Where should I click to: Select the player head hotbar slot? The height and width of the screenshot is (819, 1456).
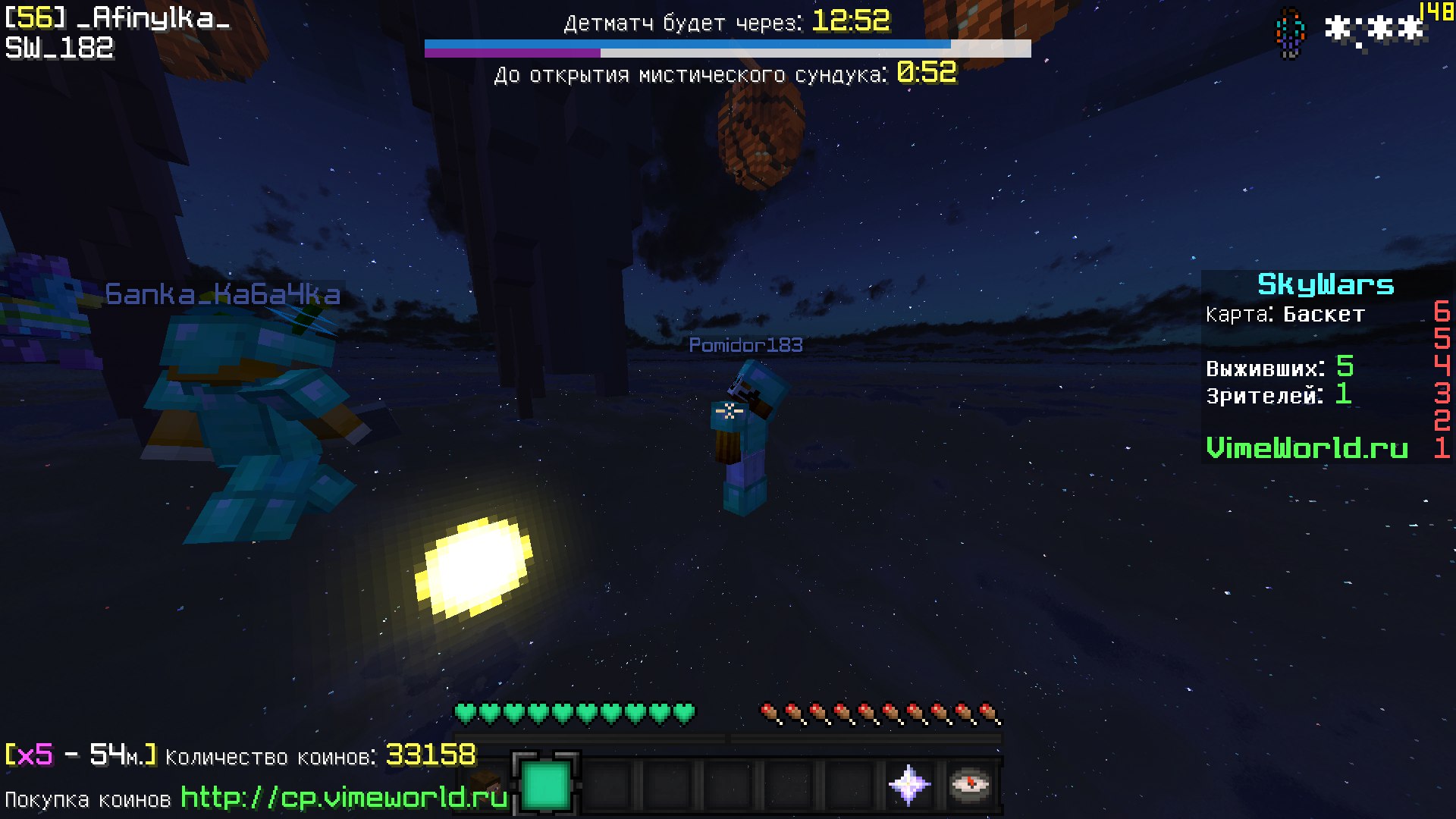(485, 784)
